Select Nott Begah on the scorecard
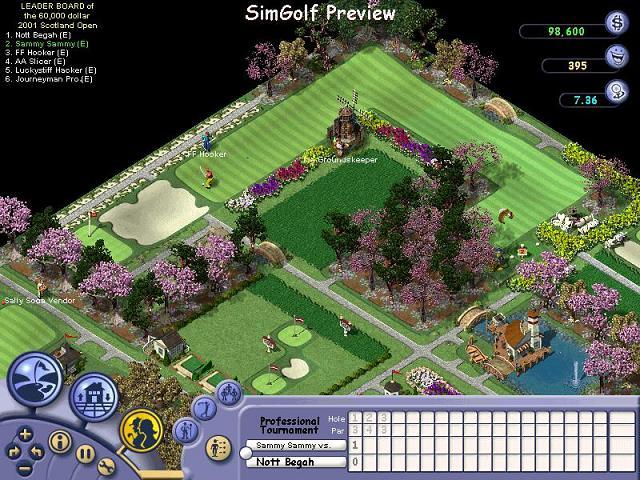The image size is (640, 480). tap(293, 461)
